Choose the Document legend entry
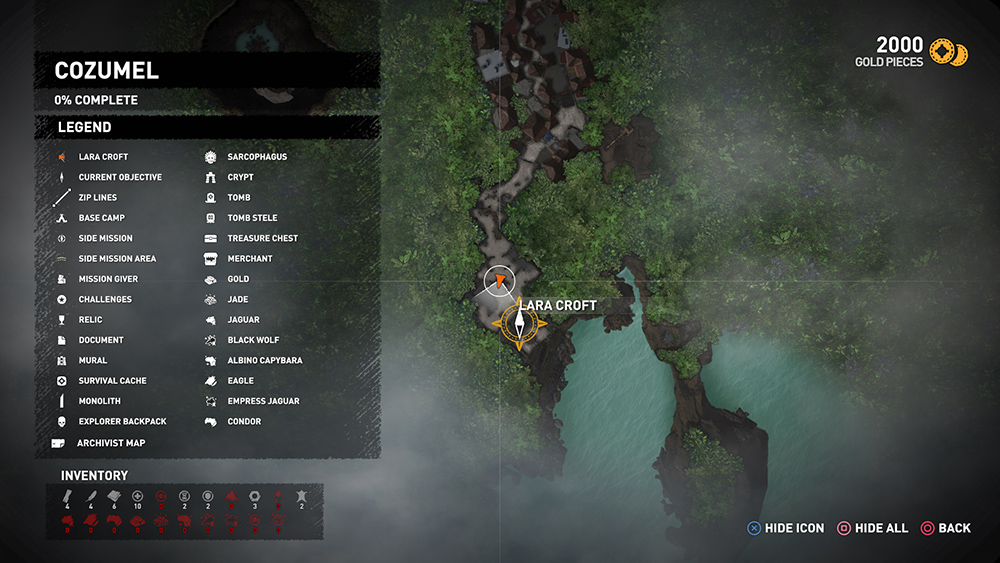The image size is (1000, 563). coord(101,340)
